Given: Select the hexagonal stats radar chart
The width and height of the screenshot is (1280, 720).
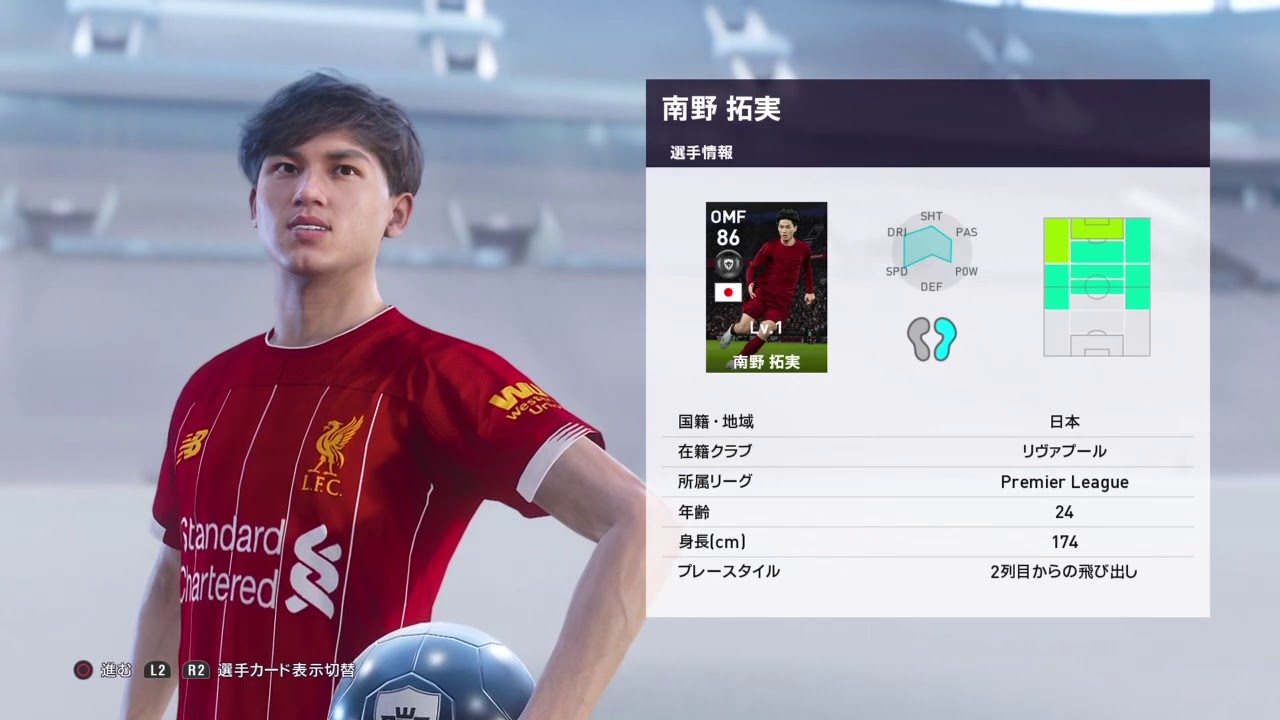Looking at the screenshot, I should (x=930, y=250).
